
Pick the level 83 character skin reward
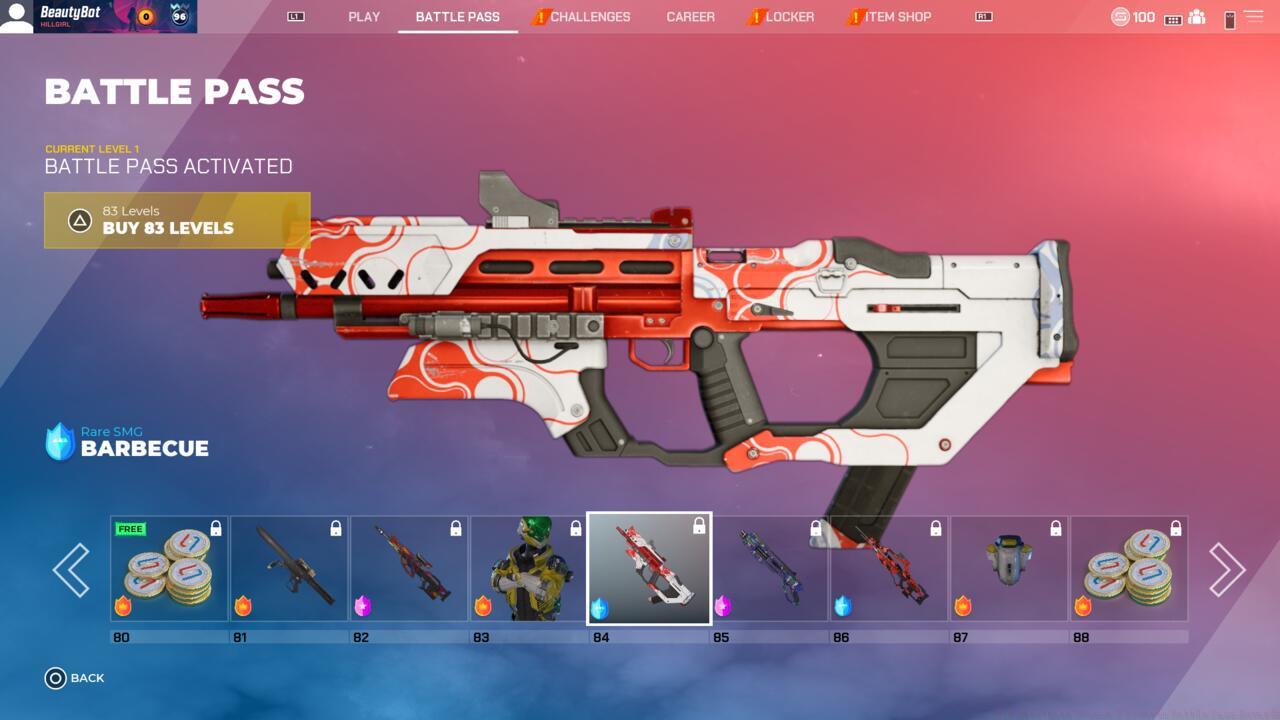click(529, 569)
